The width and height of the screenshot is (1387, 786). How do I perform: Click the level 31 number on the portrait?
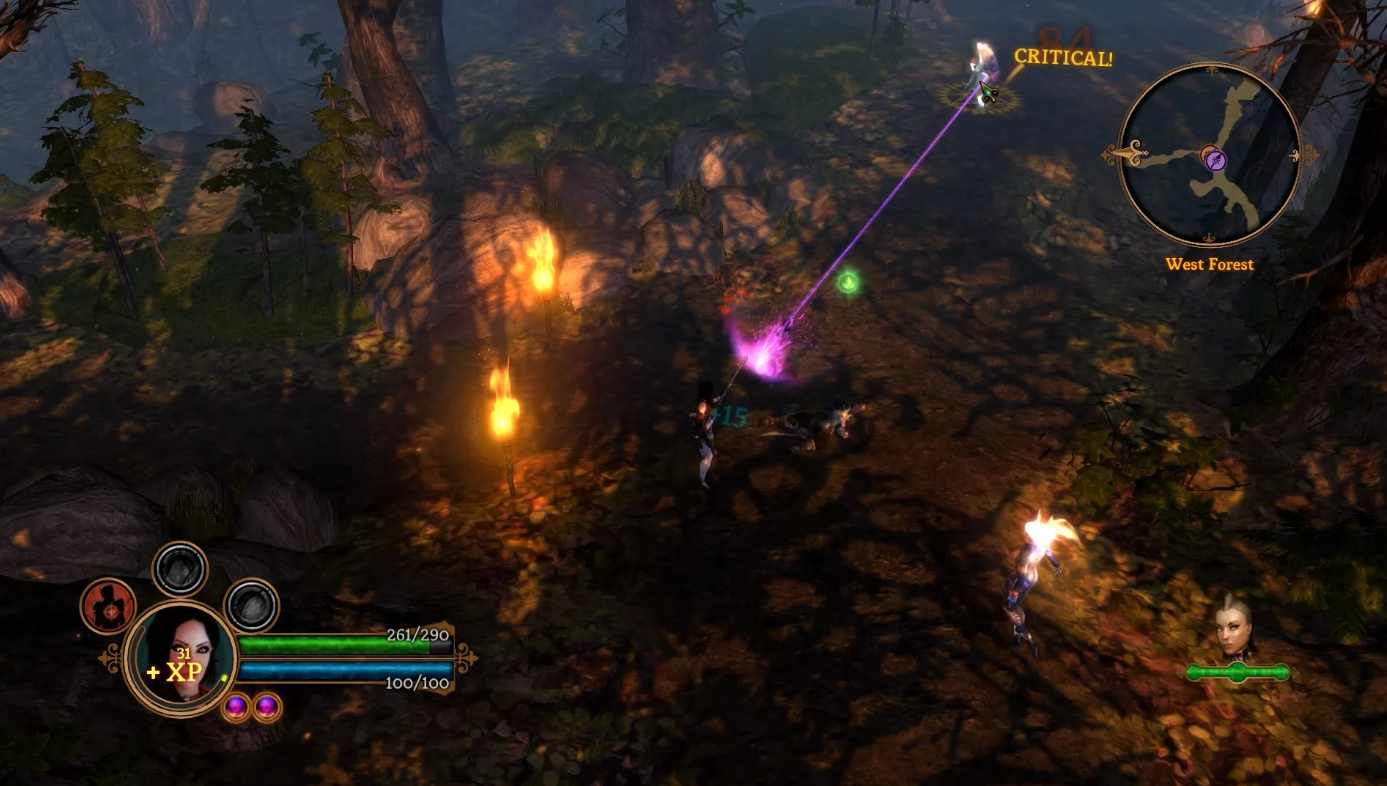(183, 654)
